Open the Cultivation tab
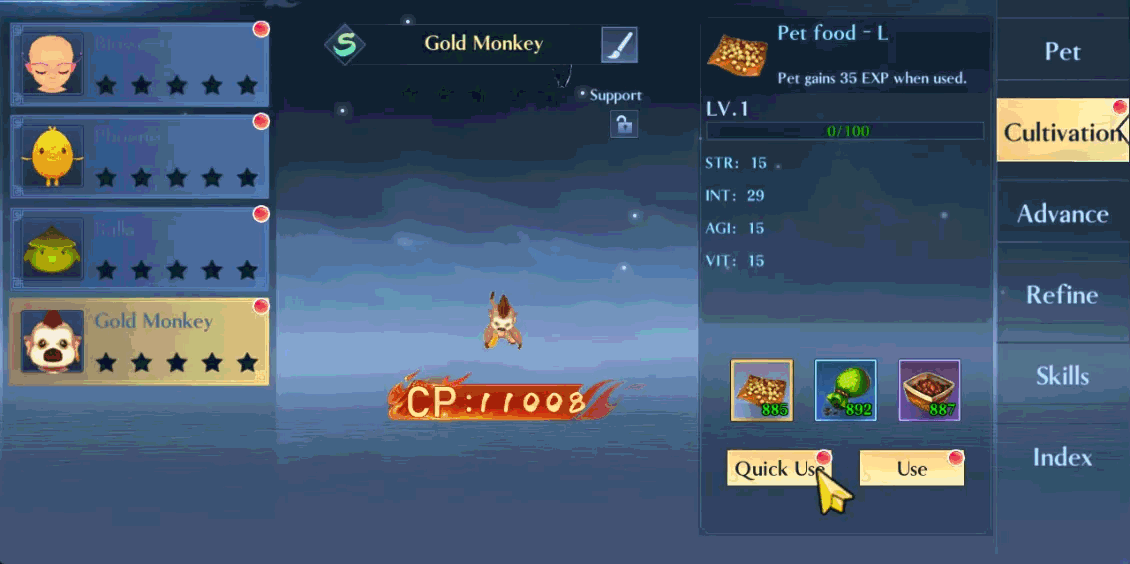 point(1062,132)
